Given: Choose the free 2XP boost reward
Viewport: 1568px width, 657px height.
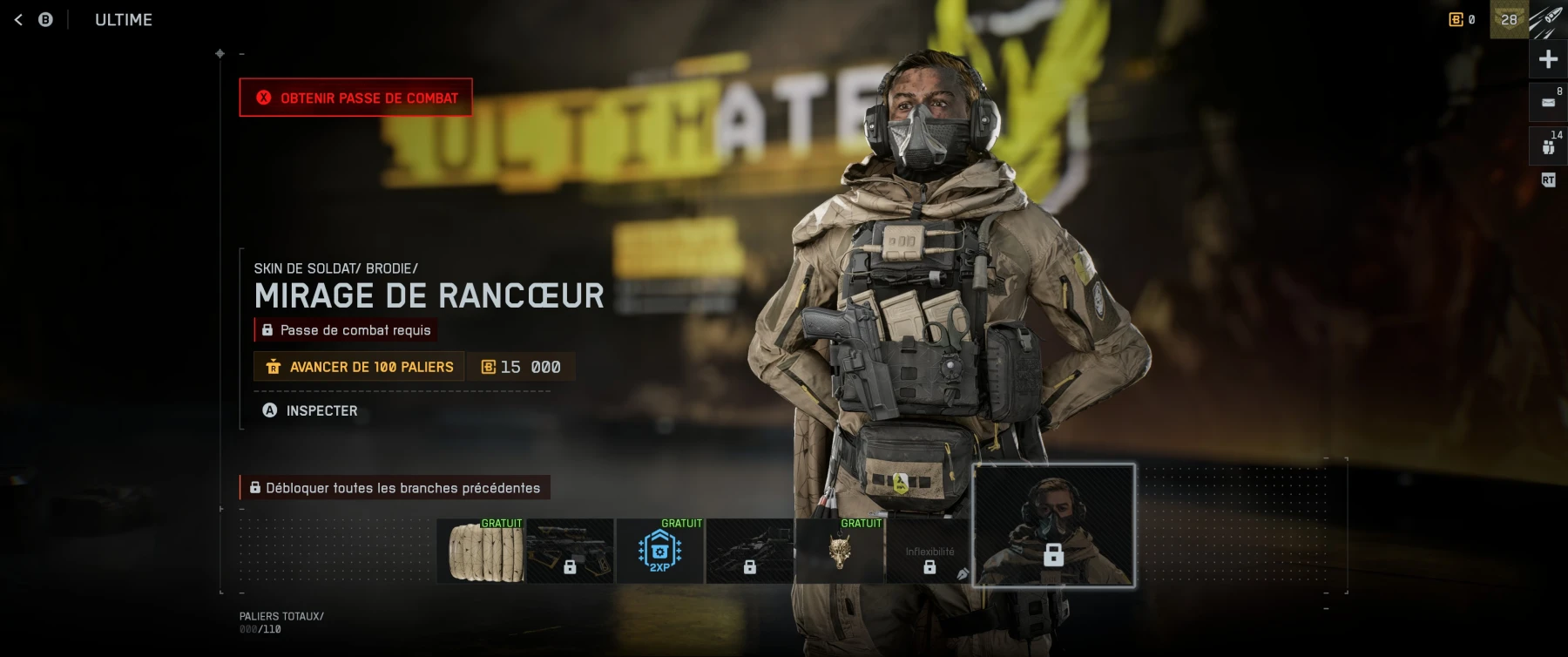Looking at the screenshot, I should point(660,551).
